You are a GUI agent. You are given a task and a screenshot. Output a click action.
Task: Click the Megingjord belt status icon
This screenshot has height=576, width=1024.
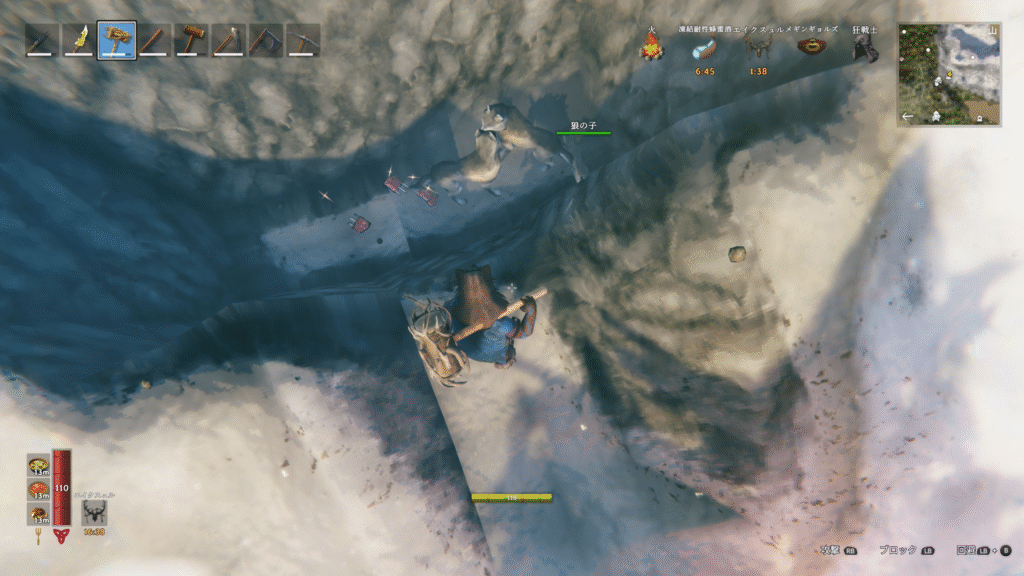point(810,47)
